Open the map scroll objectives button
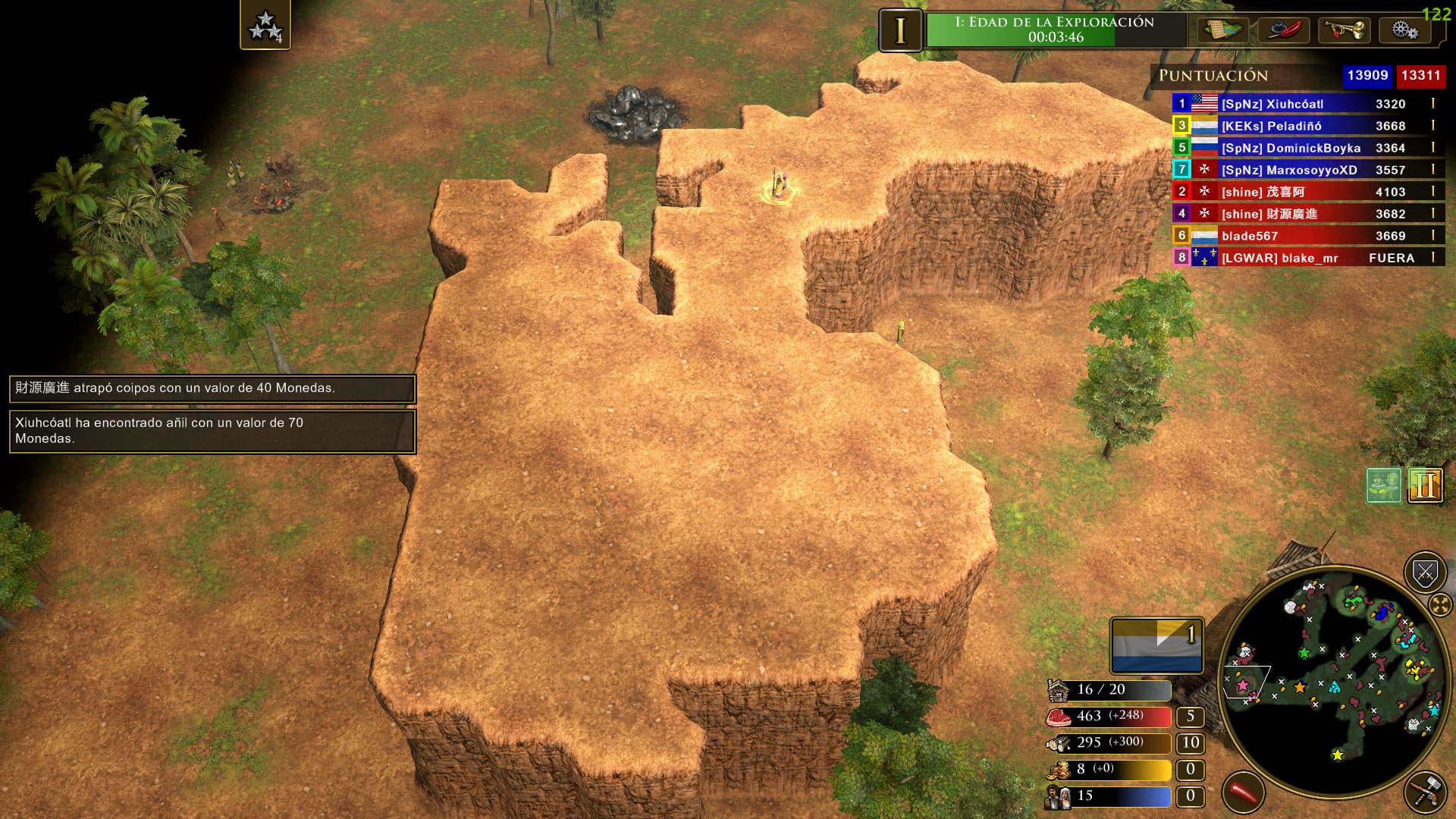This screenshot has width=1456, height=819. tap(1222, 30)
